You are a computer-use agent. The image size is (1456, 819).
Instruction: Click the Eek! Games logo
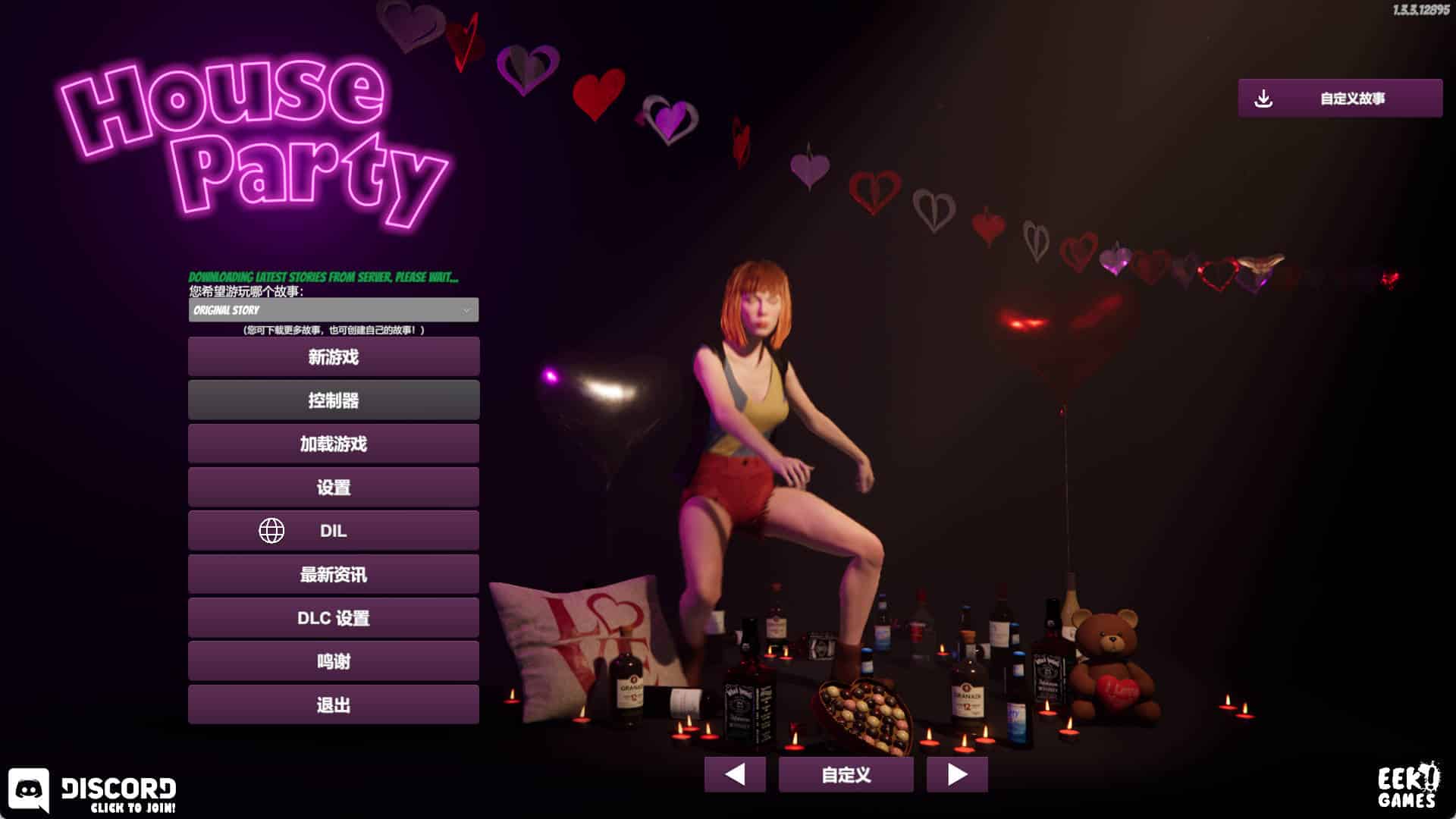(x=1407, y=786)
